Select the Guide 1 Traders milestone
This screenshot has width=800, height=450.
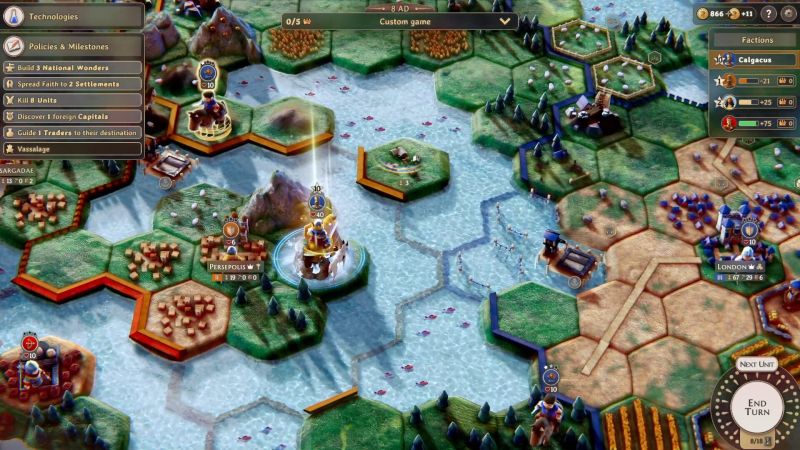72,131
